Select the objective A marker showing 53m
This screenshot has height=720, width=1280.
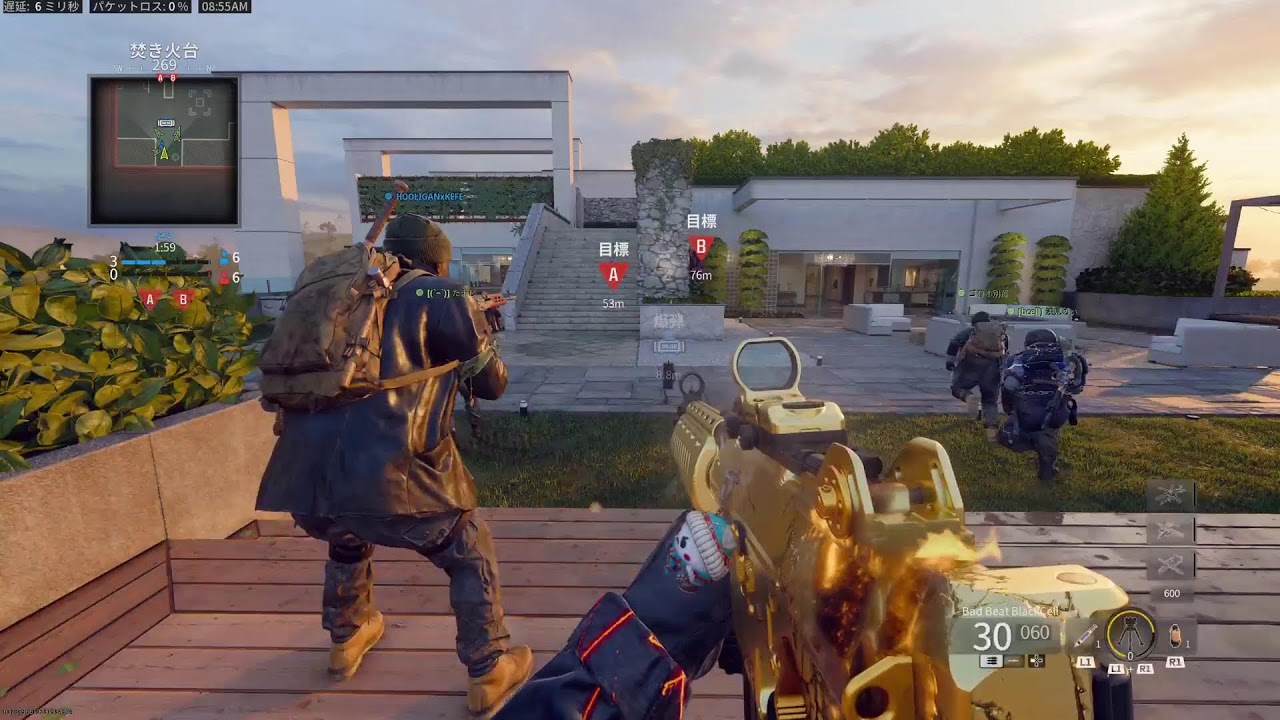[613, 275]
